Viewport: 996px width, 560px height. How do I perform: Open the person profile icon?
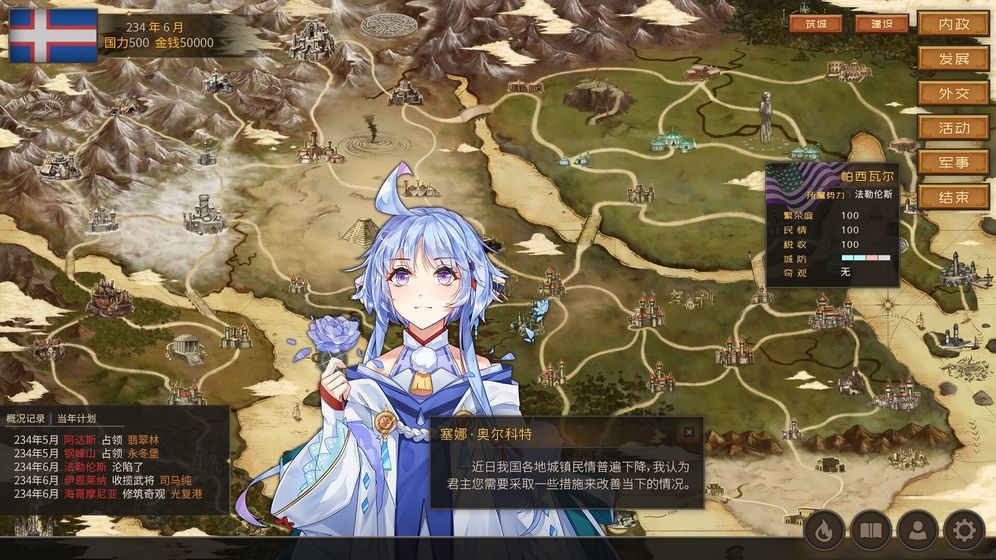point(916,530)
